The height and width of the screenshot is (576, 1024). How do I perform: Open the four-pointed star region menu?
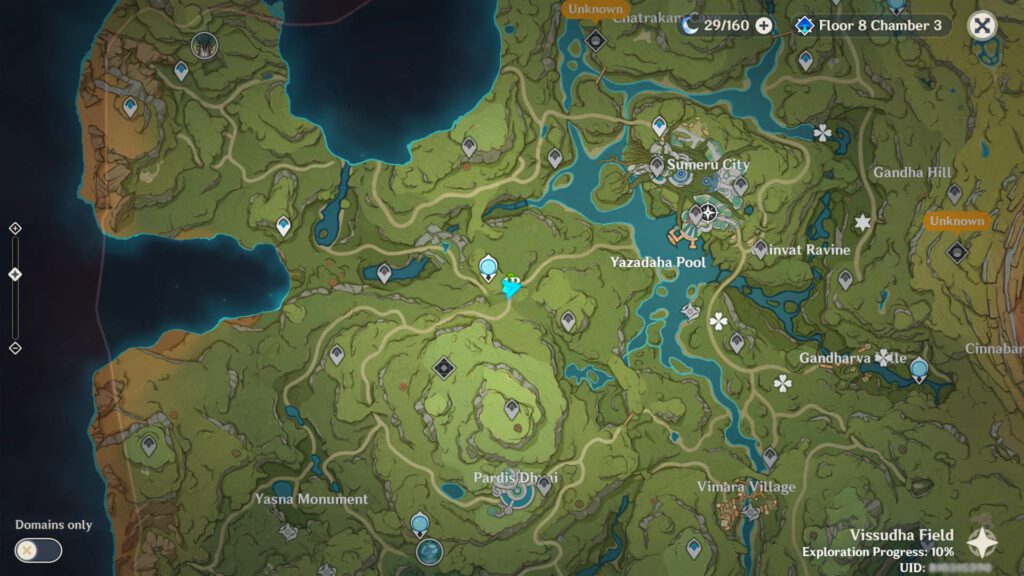coord(981,543)
